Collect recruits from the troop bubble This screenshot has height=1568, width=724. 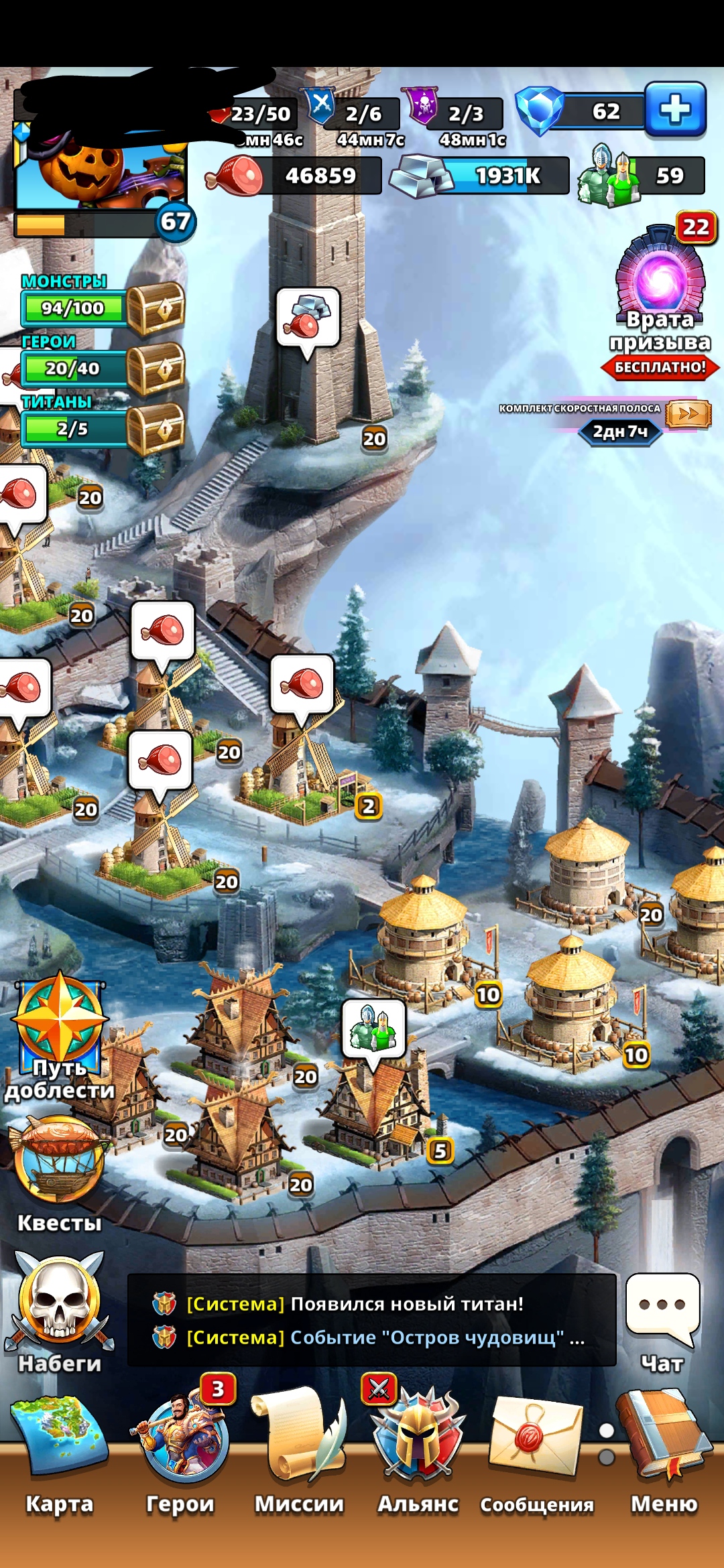(x=374, y=1029)
